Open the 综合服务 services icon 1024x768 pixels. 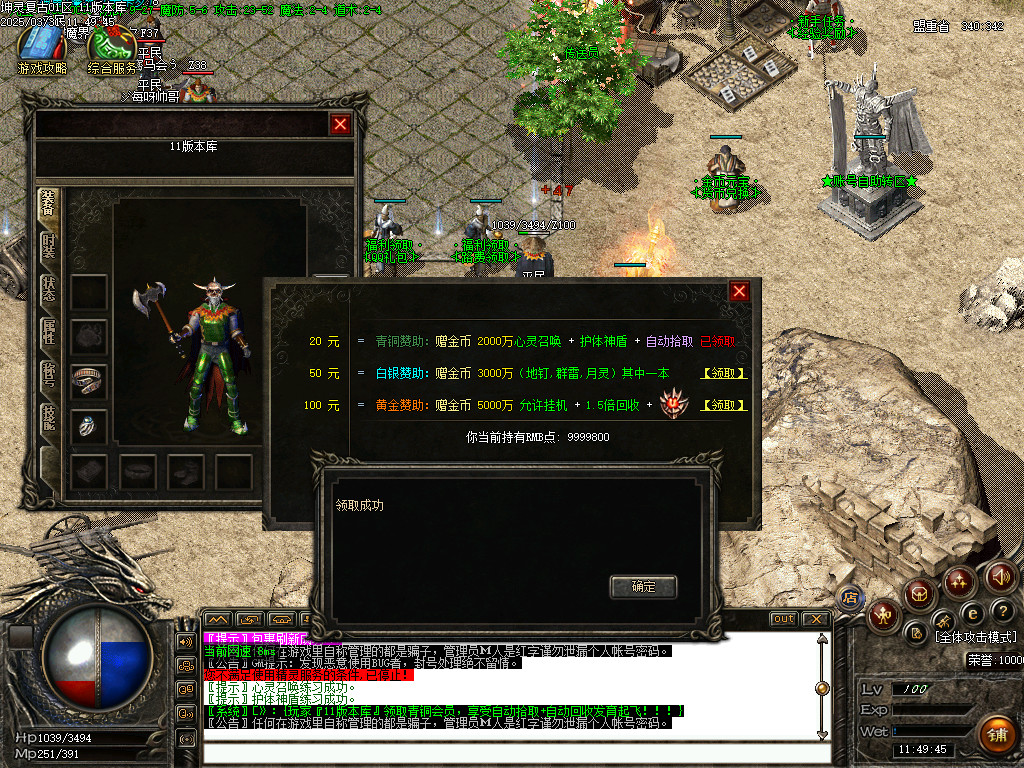point(111,49)
